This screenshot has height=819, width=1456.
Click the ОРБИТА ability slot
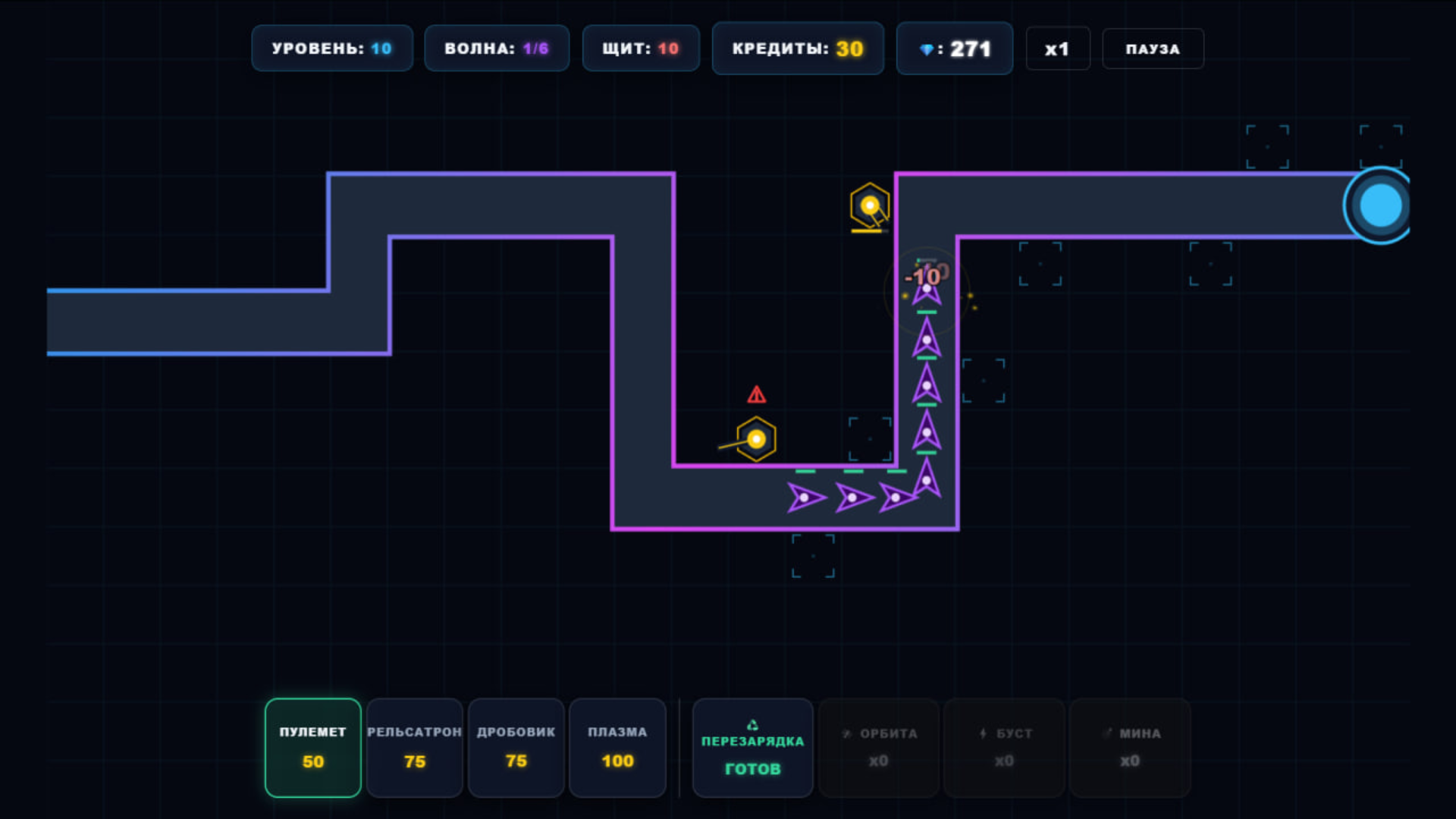click(878, 748)
